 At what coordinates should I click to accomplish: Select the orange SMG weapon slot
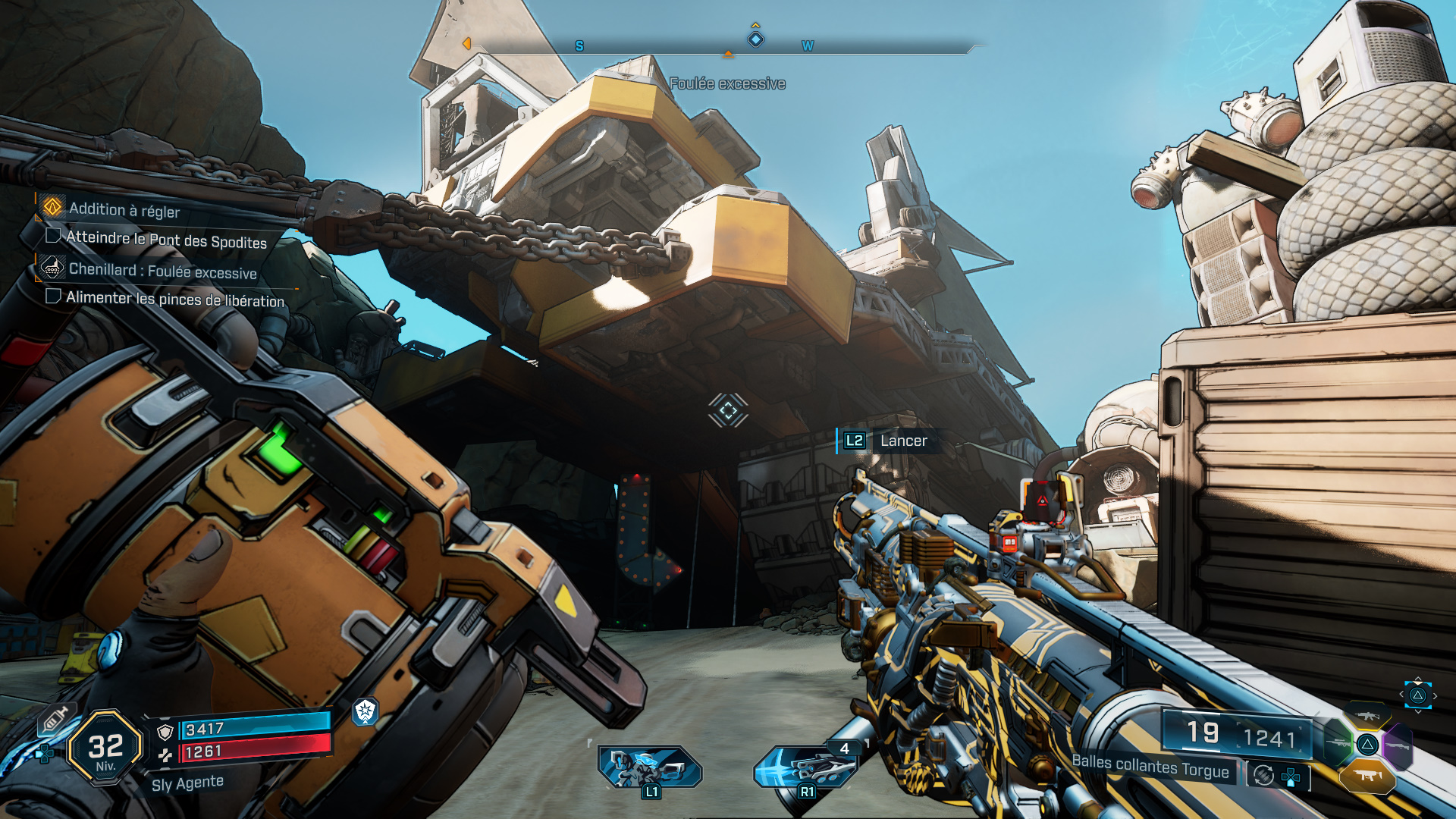coord(1367,776)
